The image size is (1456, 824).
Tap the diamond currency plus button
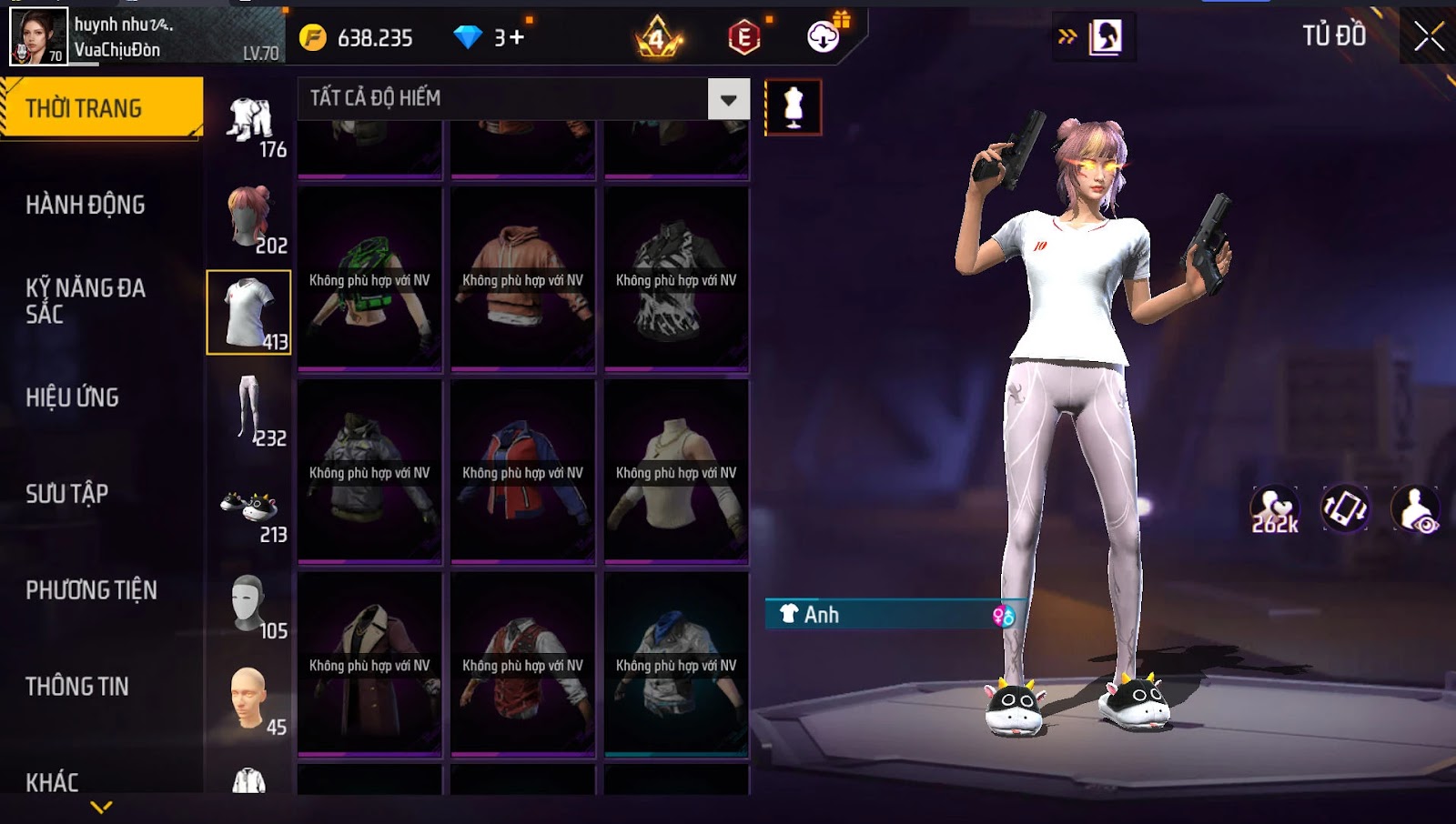click(516, 37)
